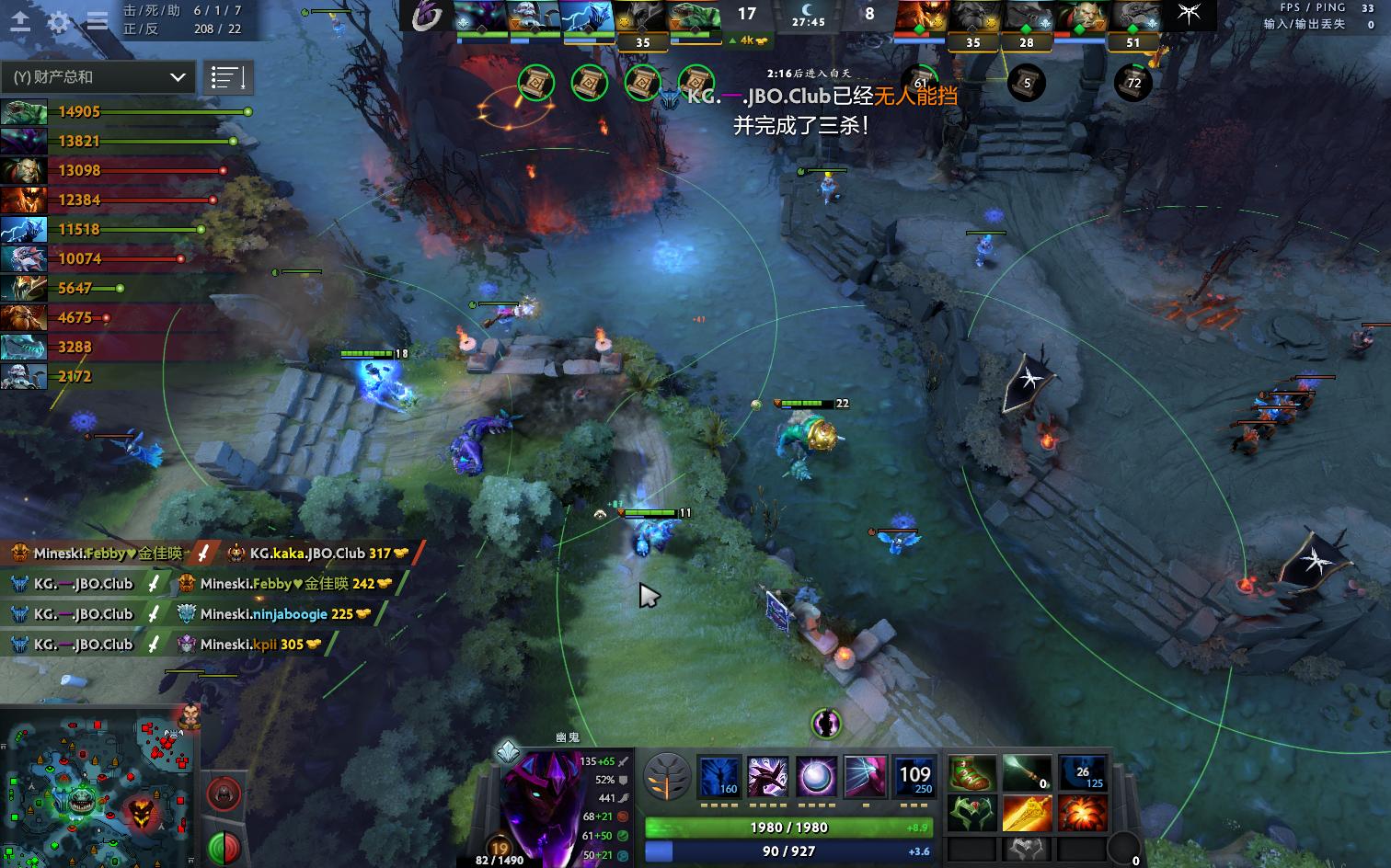Open the settings gear icon

58,20
